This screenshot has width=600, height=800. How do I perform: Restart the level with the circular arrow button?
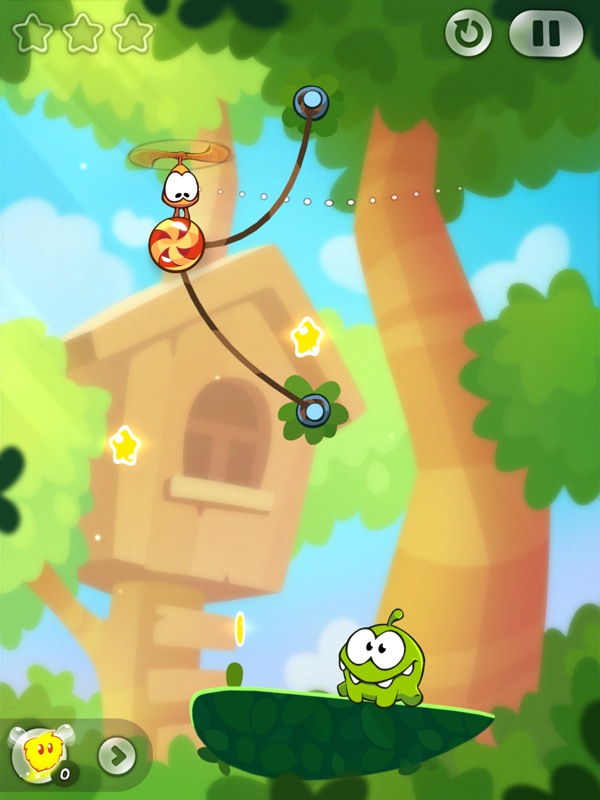468,35
